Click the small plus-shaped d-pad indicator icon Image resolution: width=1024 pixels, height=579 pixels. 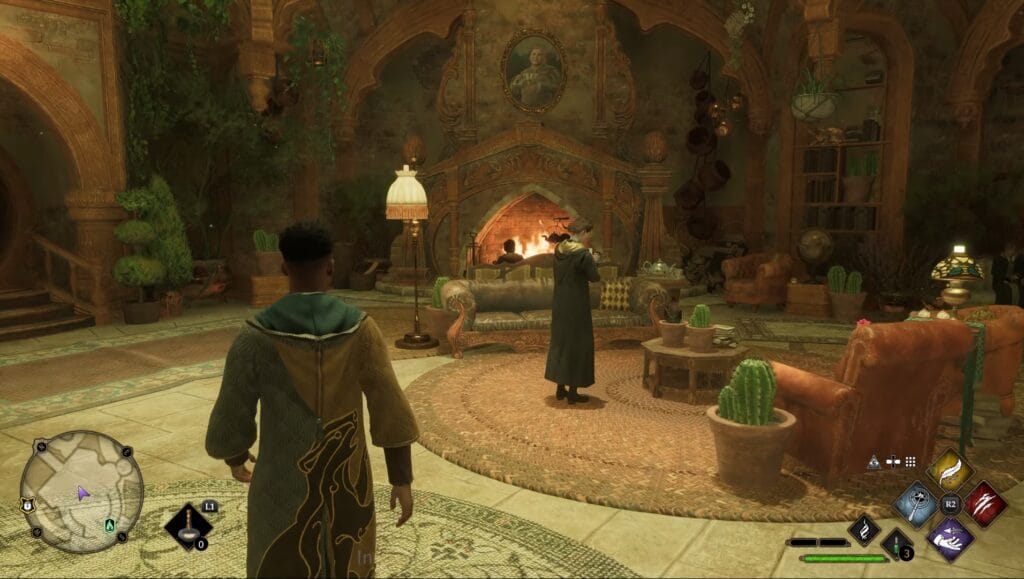(892, 462)
